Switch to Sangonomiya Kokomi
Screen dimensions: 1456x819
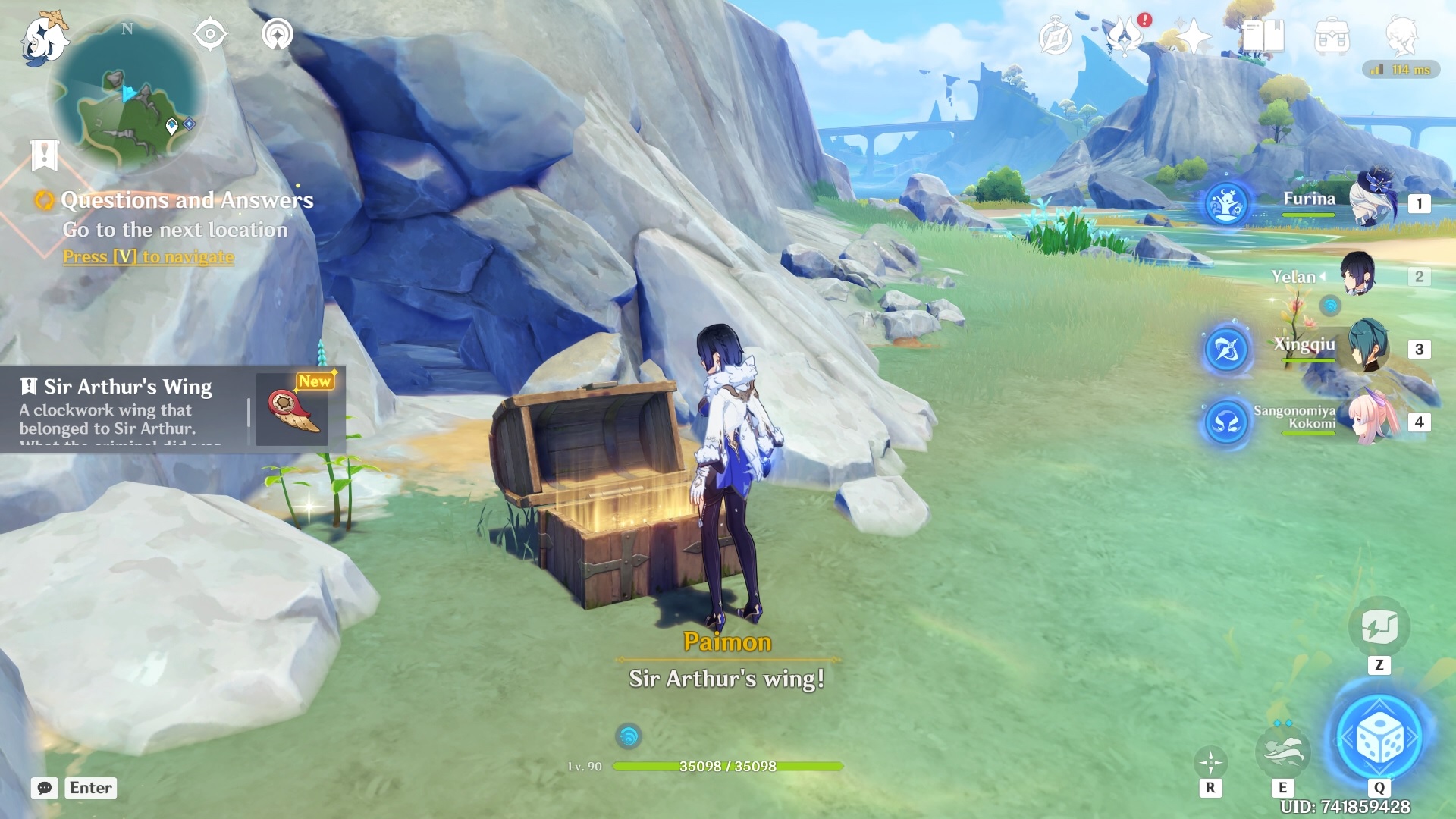pyautogui.click(x=1371, y=419)
